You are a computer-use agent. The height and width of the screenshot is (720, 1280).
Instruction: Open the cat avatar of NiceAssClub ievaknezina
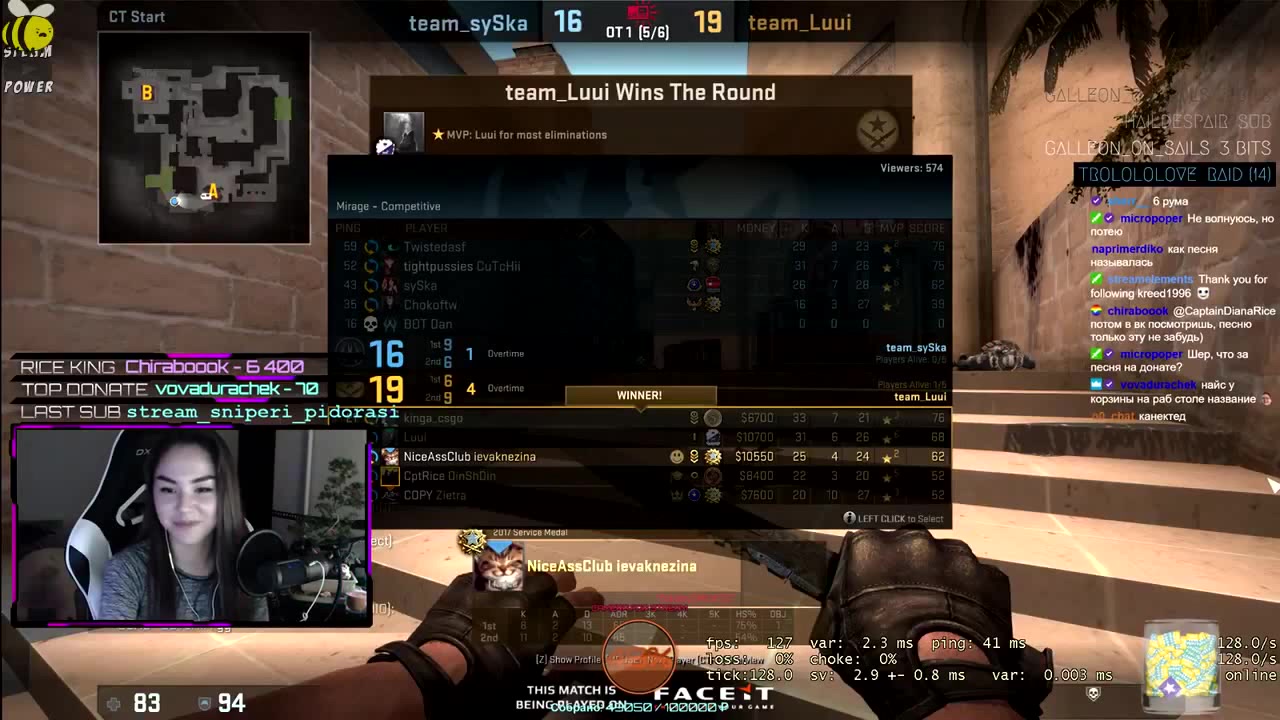[497, 566]
